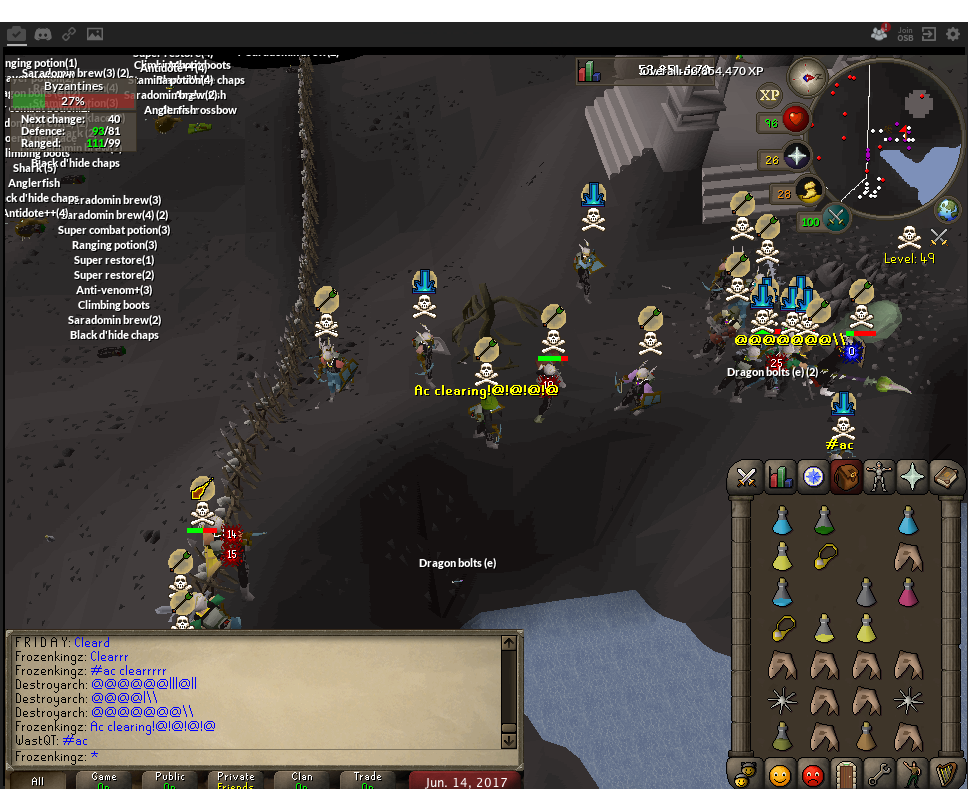Activate quick prayers orb
Screen dimensions: 968x789
(x=797, y=157)
